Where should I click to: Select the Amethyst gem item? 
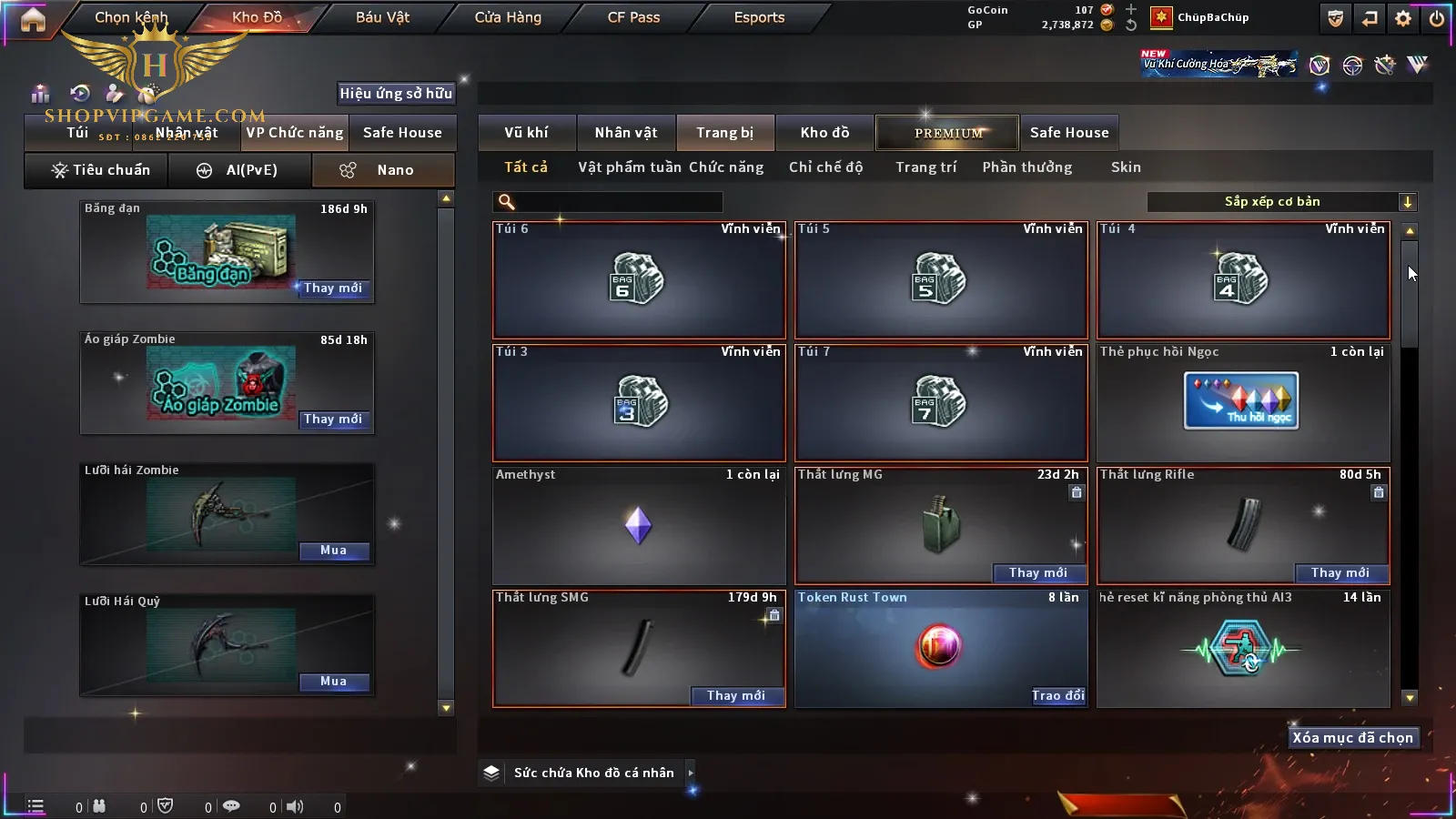point(638,526)
